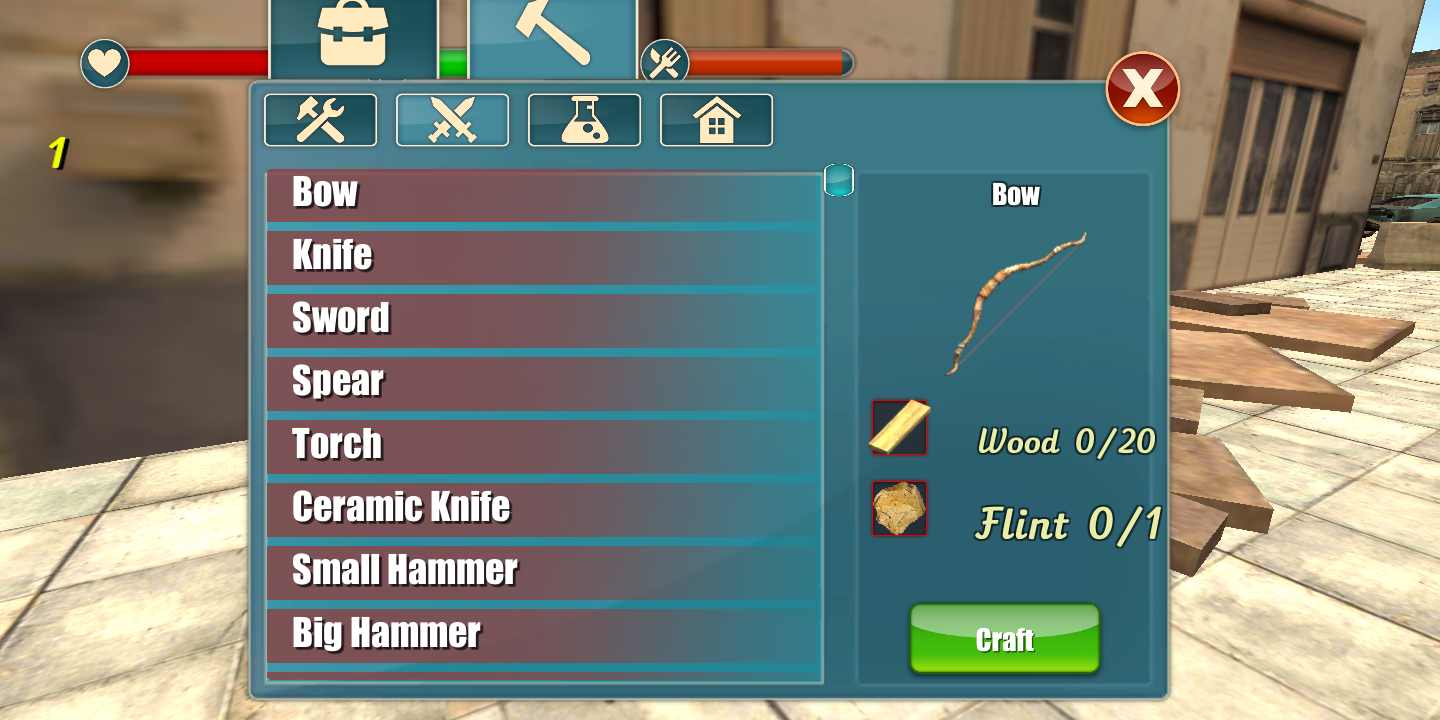Pick the Spear recipe
This screenshot has height=720, width=1440.
pyautogui.click(x=544, y=383)
